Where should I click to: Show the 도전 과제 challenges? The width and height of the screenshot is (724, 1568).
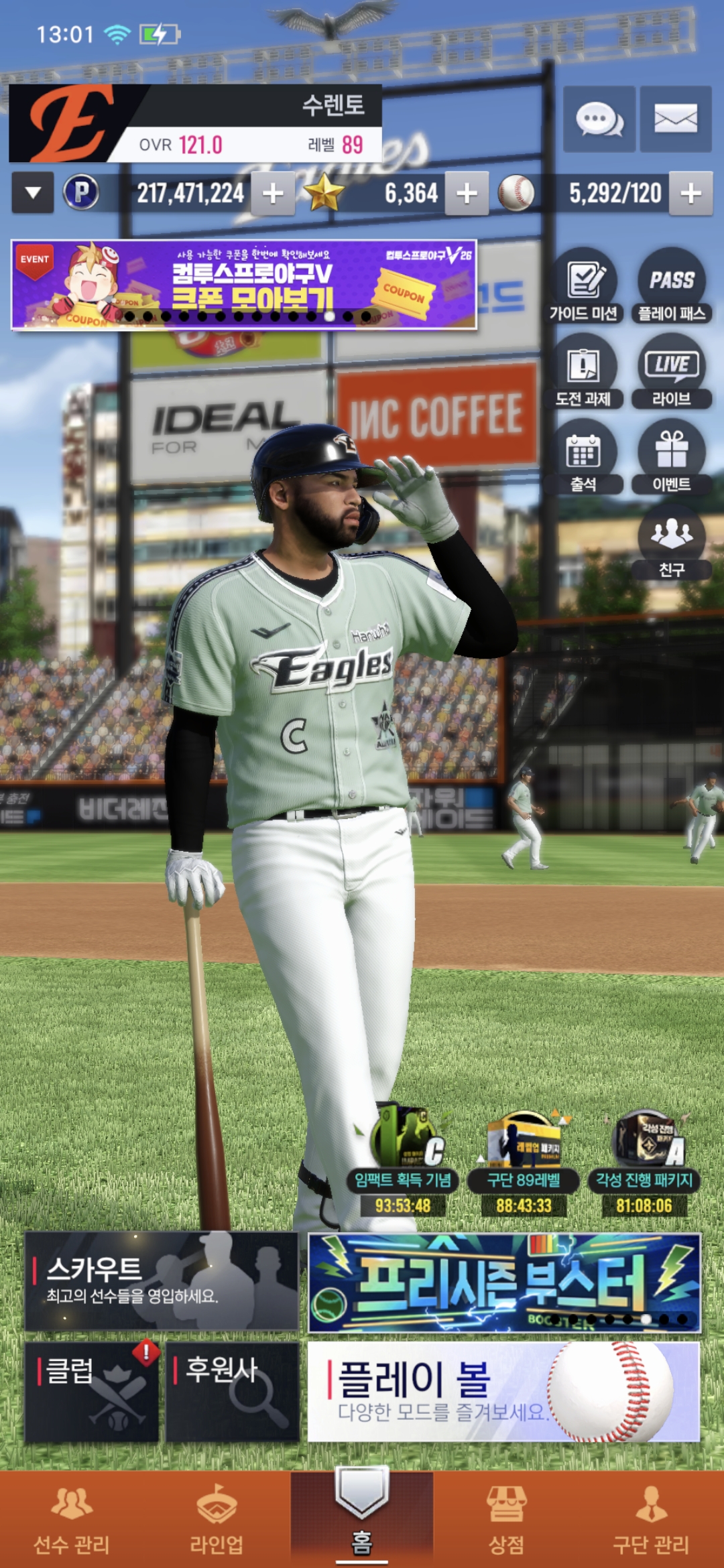[x=583, y=371]
